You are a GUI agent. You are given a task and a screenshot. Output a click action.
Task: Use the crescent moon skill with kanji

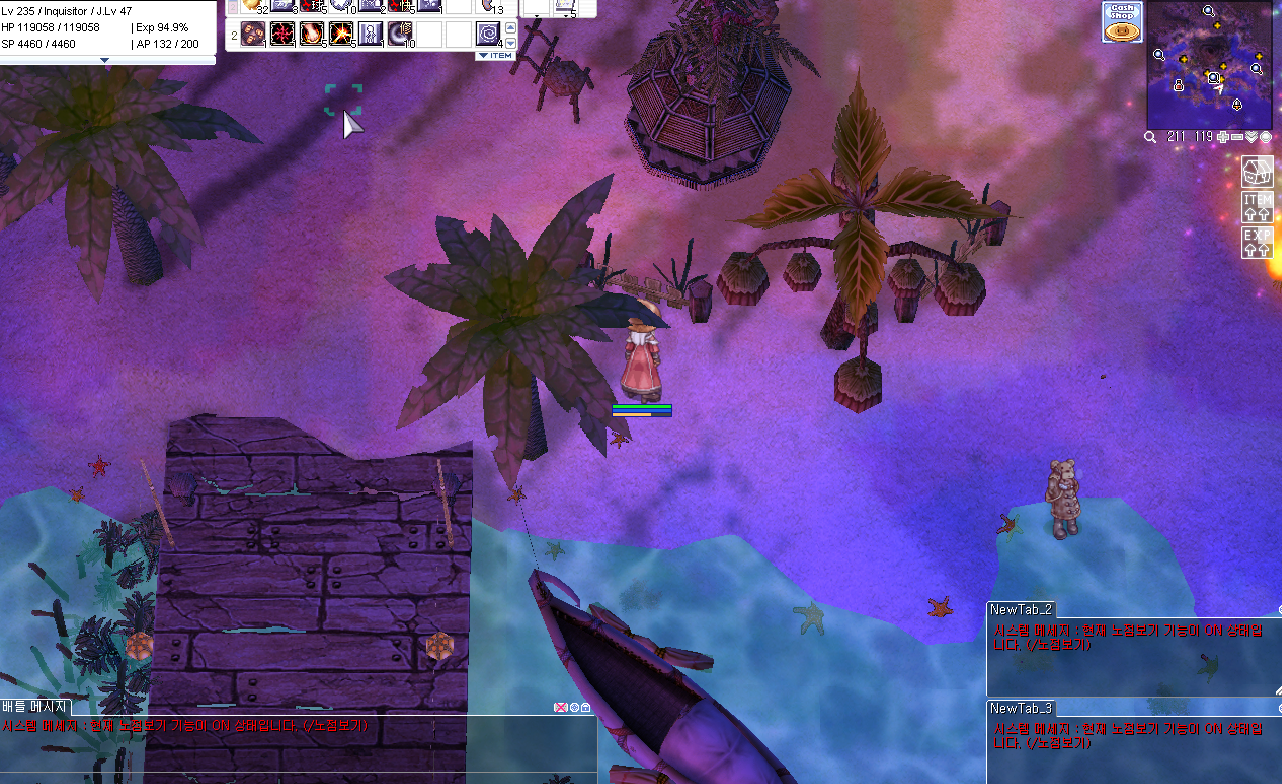pos(400,35)
